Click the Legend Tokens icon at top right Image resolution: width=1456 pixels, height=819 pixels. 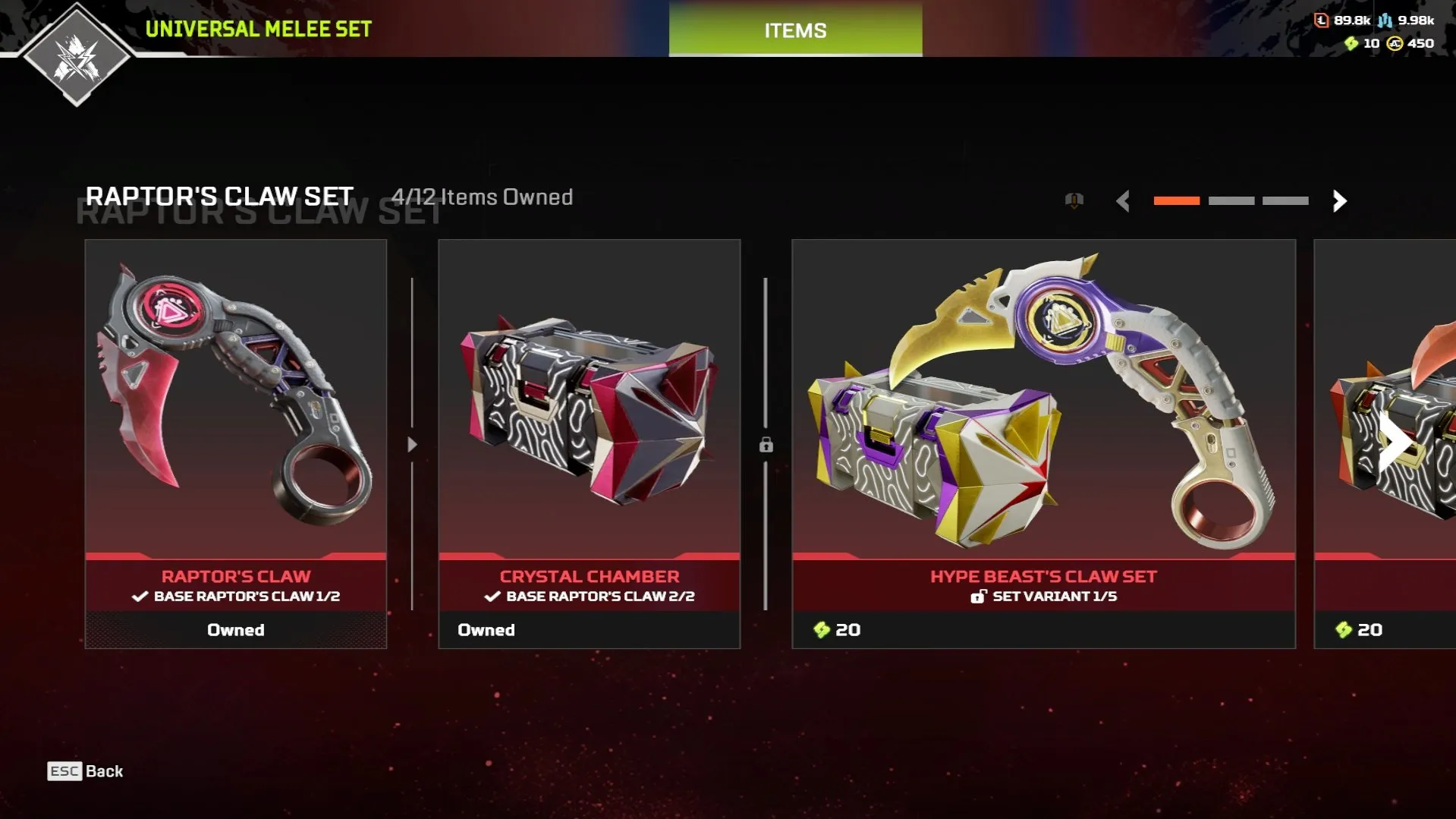1322,21
